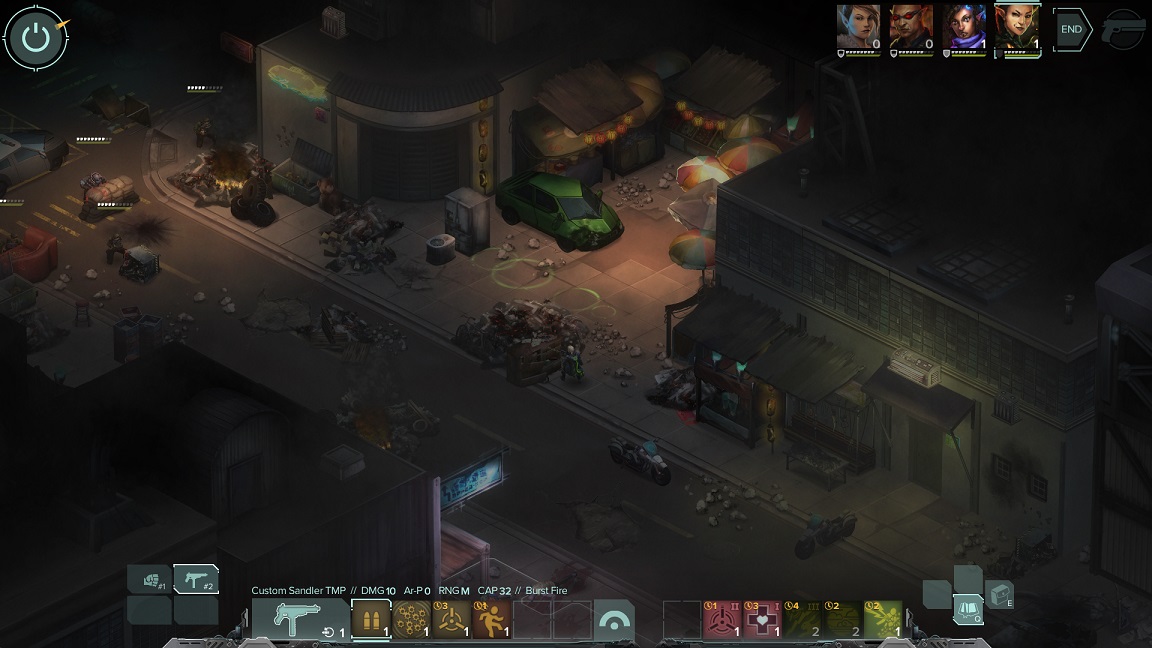The image size is (1152, 648).
Task: Toggle the overwatch arc button
Action: point(613,620)
